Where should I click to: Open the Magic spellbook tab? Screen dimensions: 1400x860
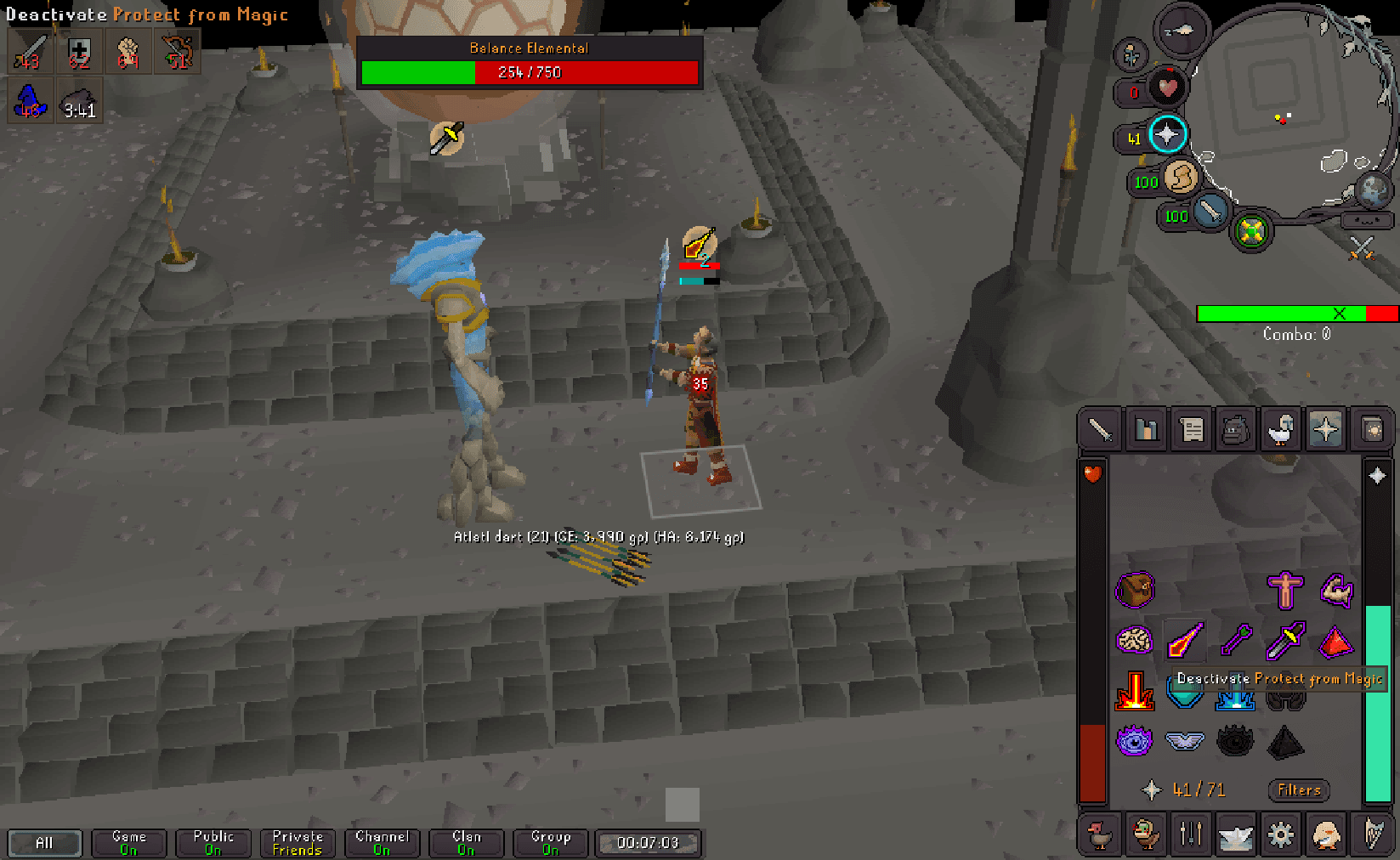click(x=1372, y=429)
